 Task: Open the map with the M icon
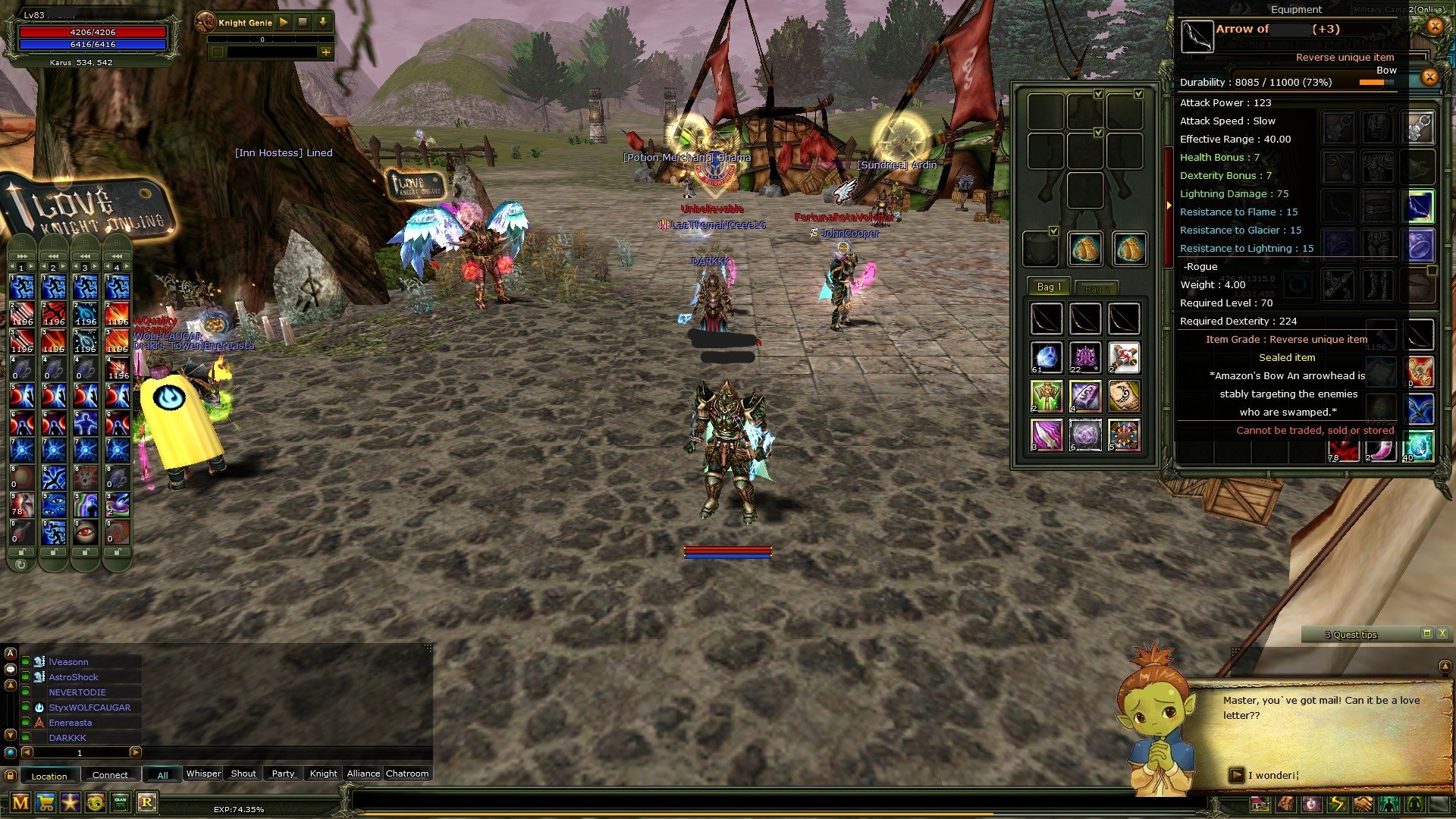click(20, 803)
